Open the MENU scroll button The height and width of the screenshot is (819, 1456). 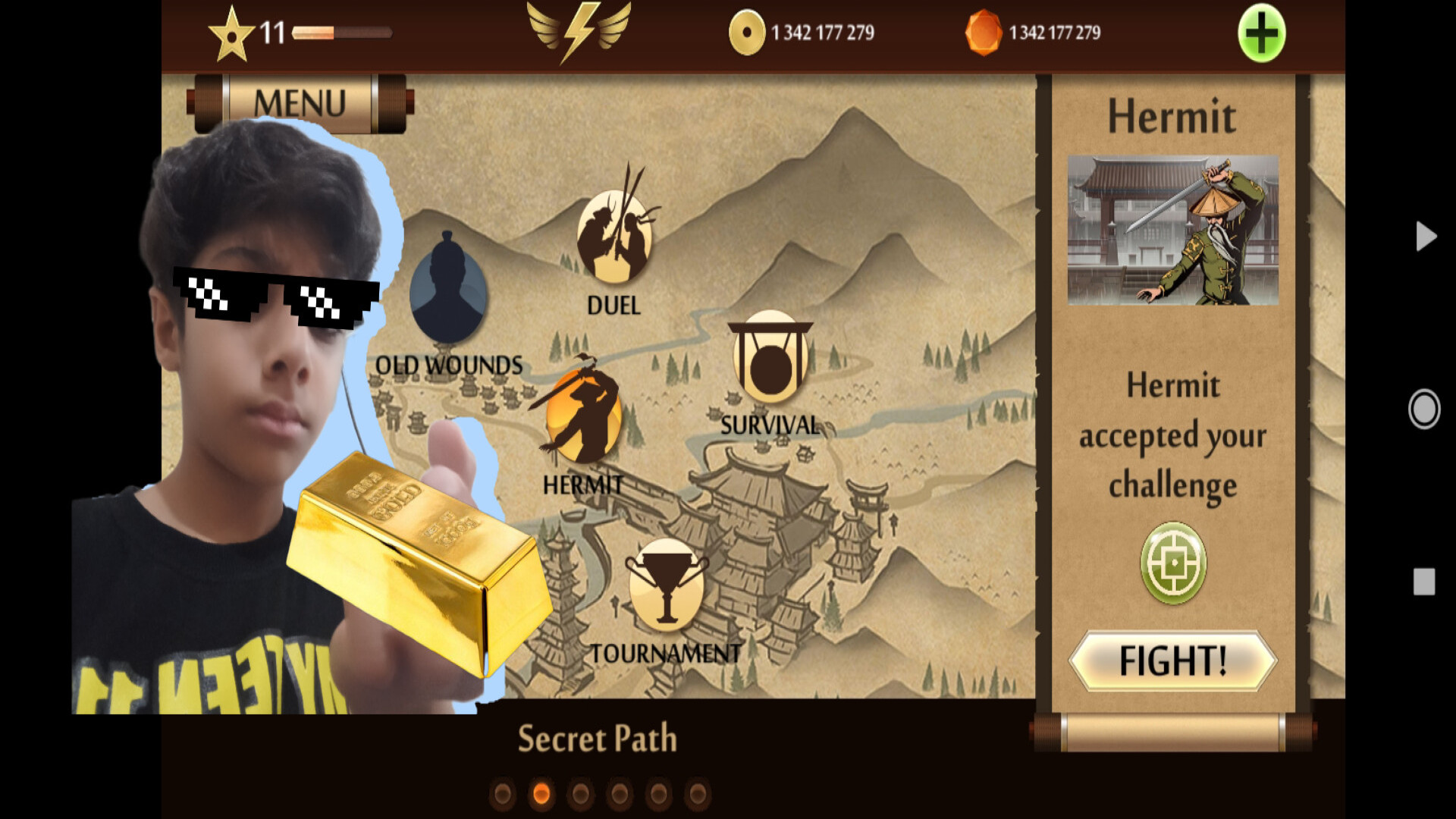300,103
